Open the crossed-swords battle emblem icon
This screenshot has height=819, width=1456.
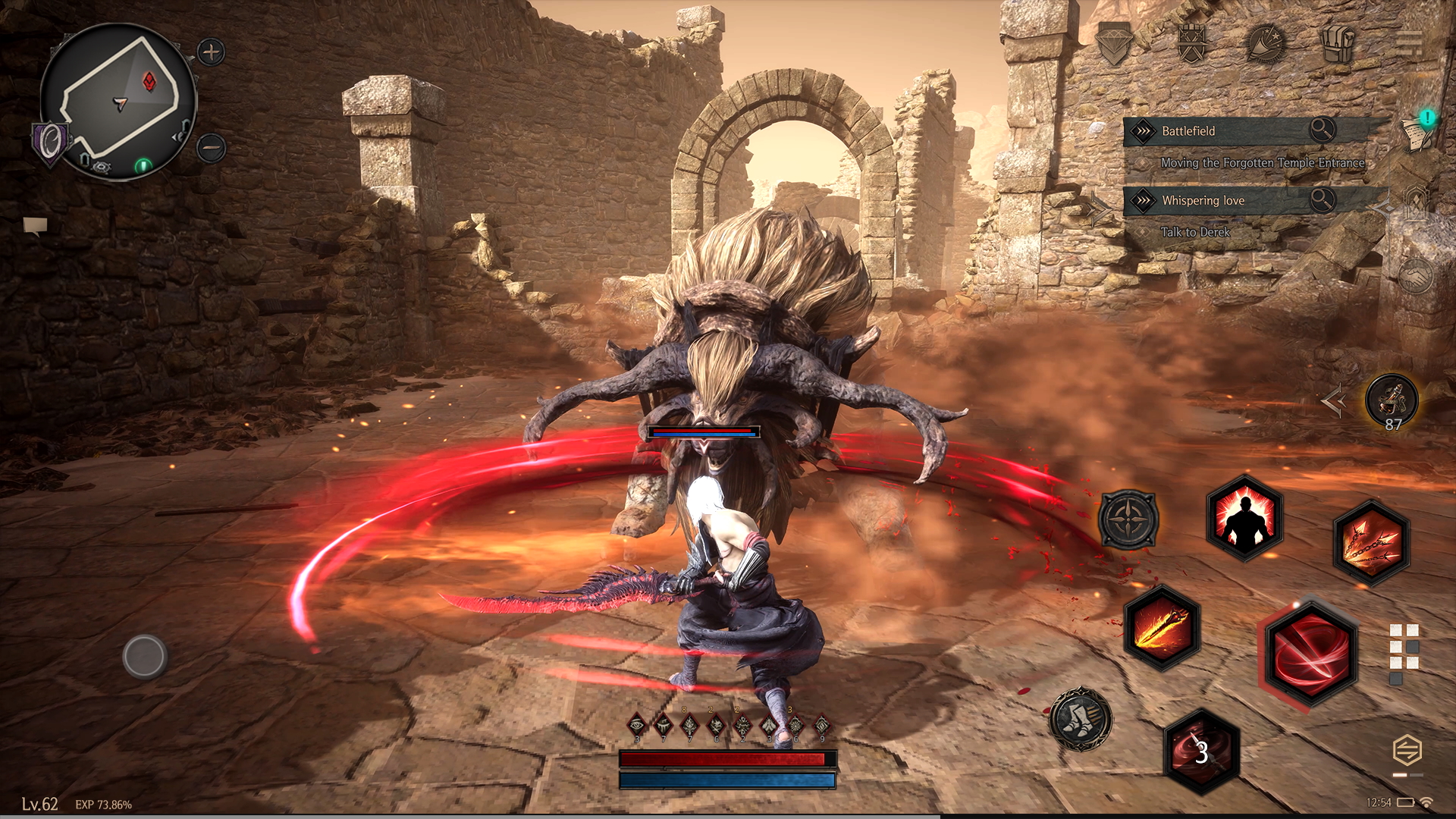click(1191, 43)
